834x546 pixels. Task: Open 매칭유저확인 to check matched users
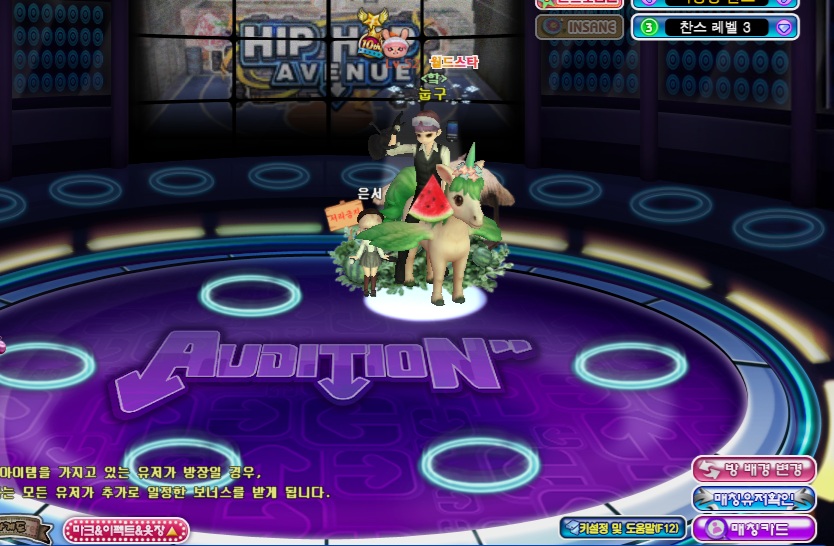pos(753,497)
